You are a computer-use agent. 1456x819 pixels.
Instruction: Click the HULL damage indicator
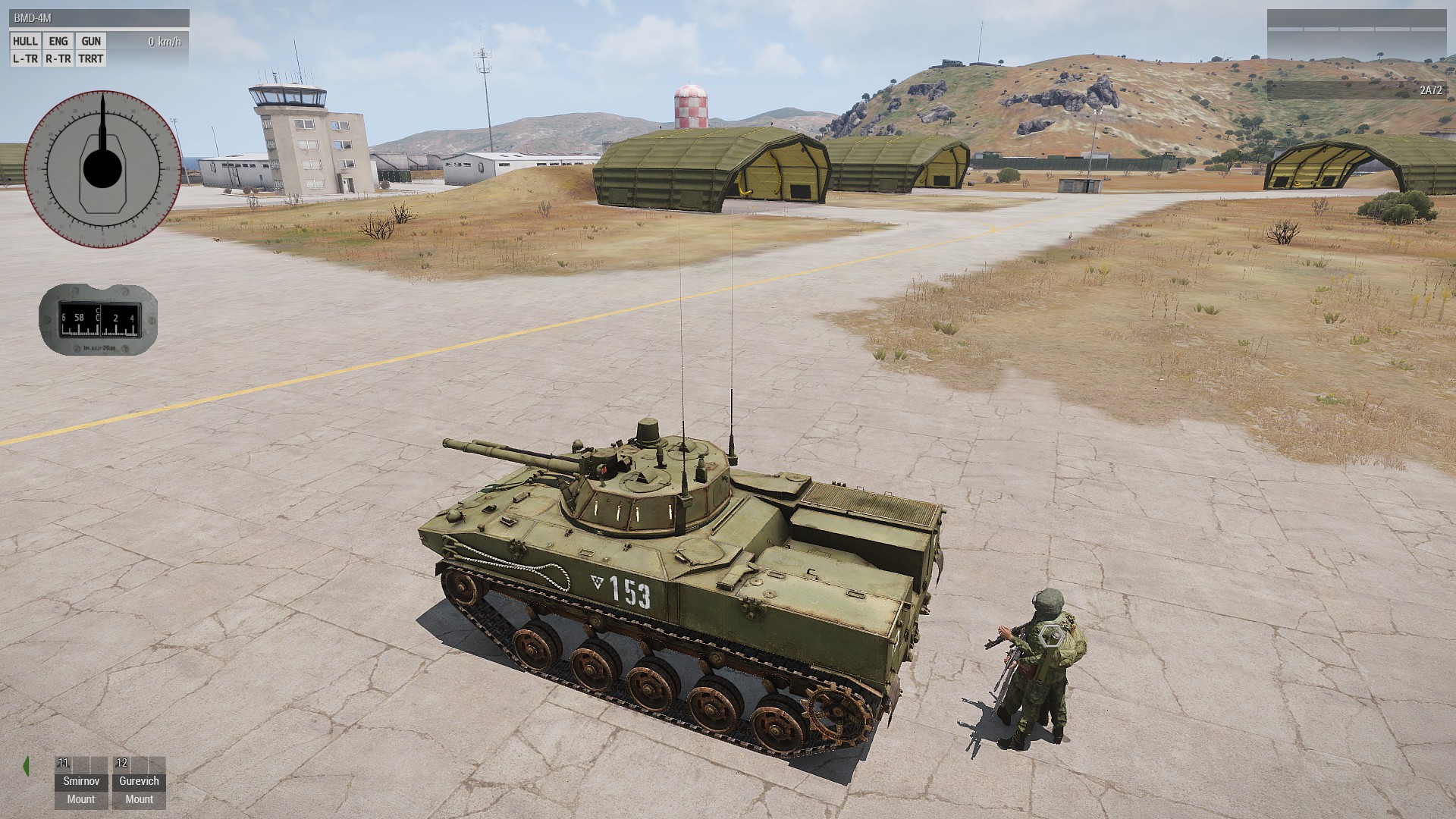(25, 42)
